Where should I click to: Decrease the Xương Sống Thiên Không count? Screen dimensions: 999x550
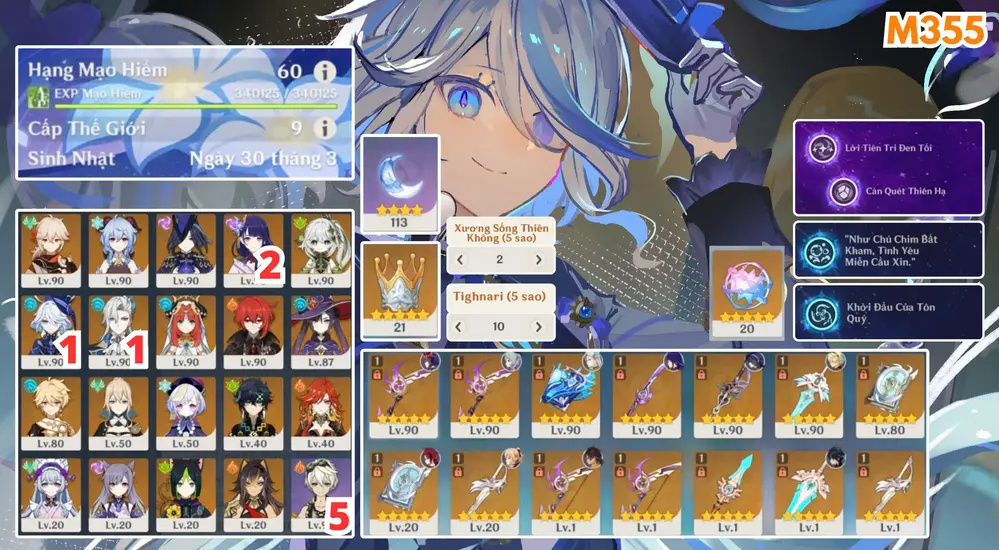click(x=459, y=260)
